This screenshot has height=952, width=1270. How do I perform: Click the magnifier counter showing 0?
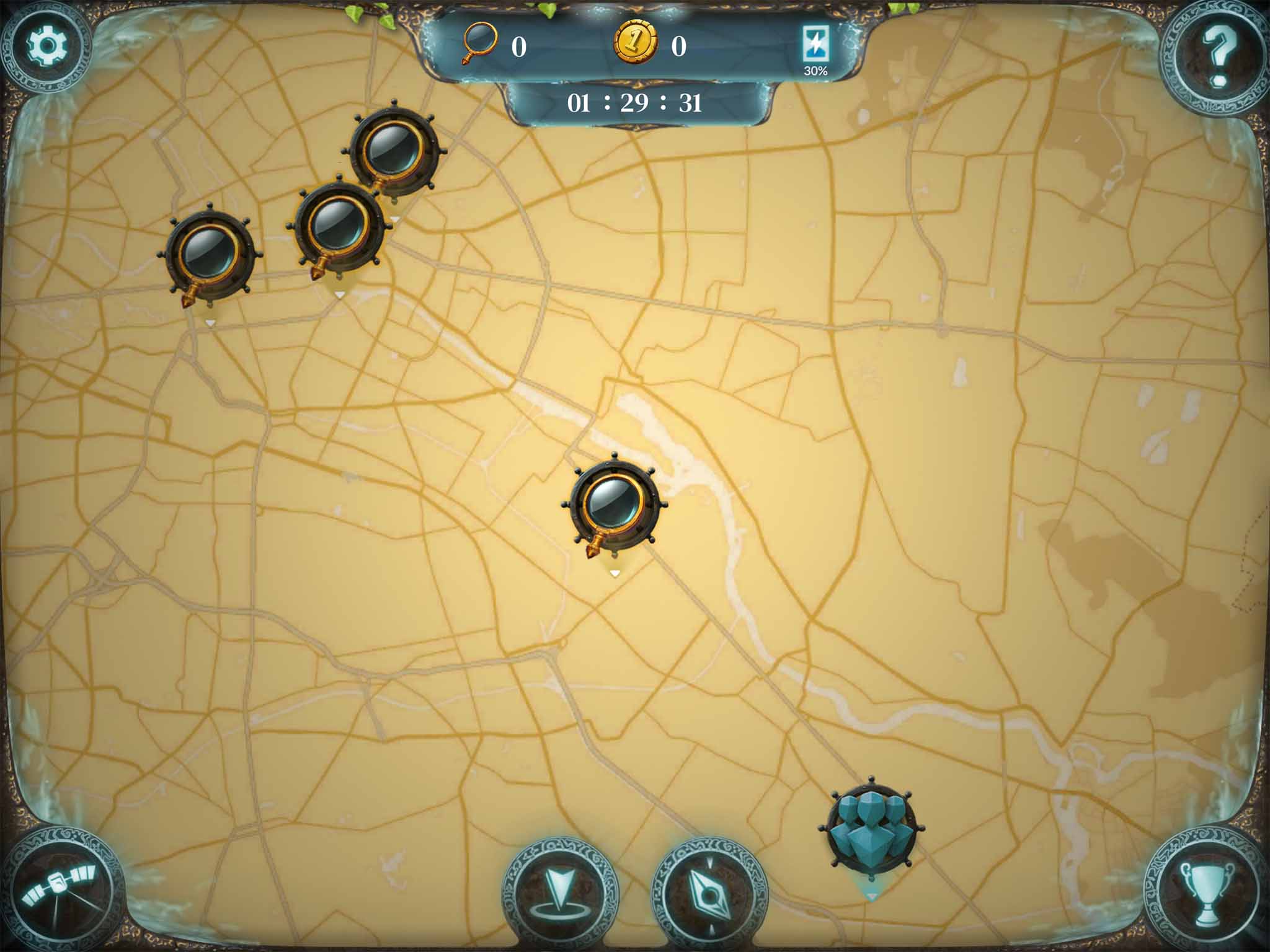point(519,46)
